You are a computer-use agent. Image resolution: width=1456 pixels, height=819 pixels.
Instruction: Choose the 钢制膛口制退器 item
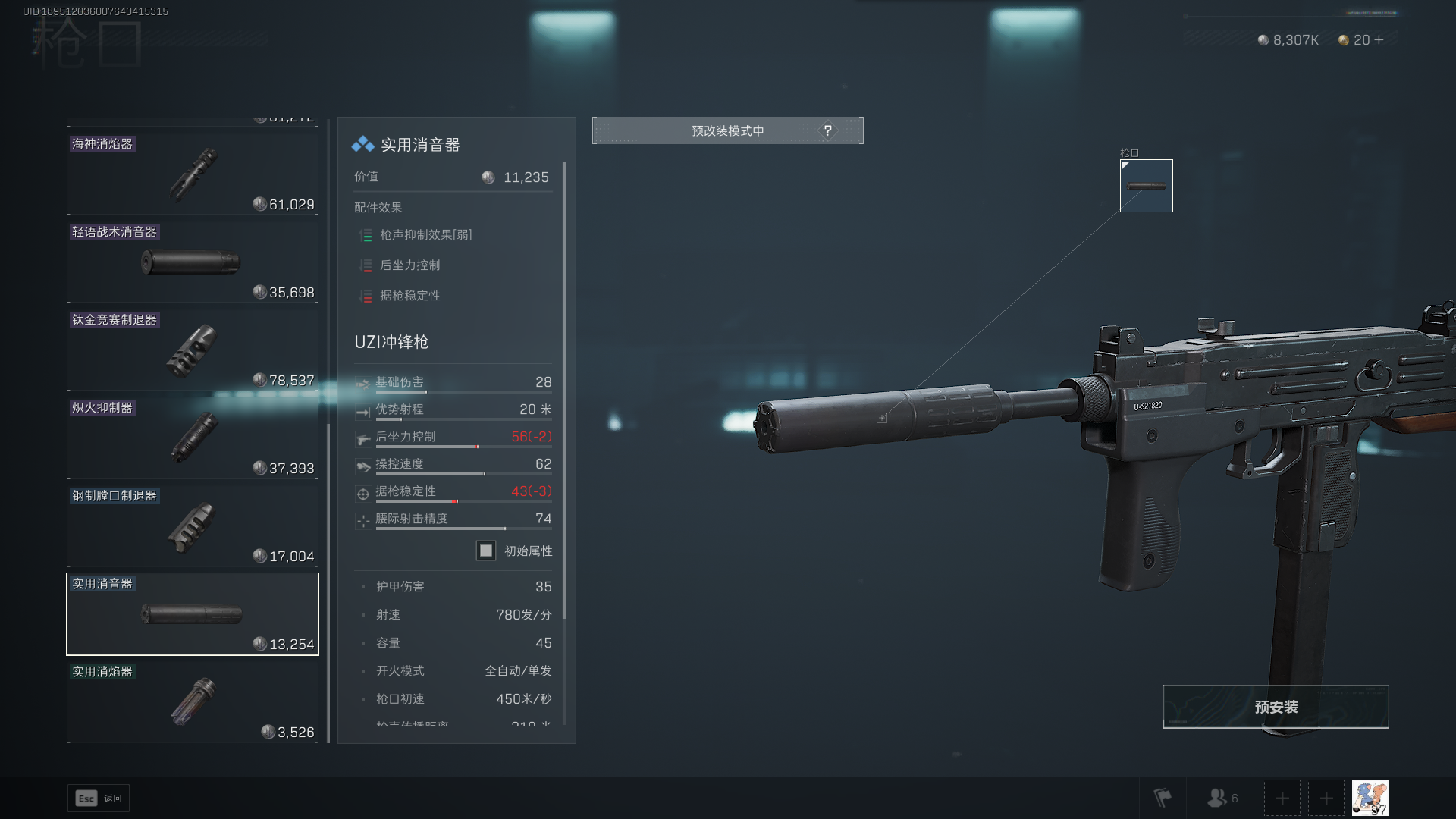coord(193,526)
